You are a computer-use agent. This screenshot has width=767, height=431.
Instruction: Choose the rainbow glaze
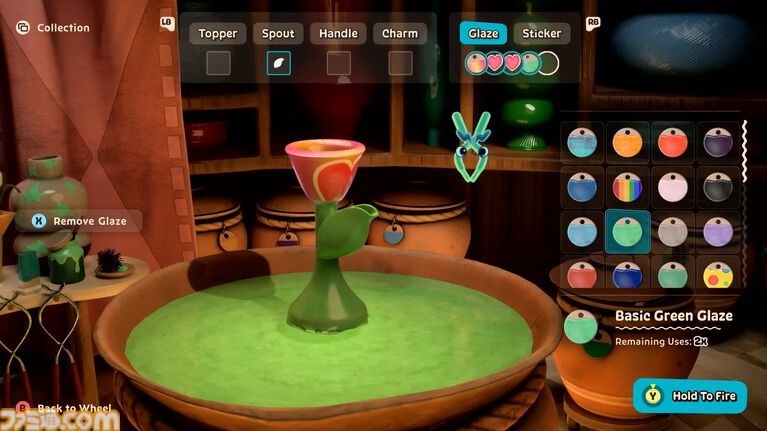point(627,187)
